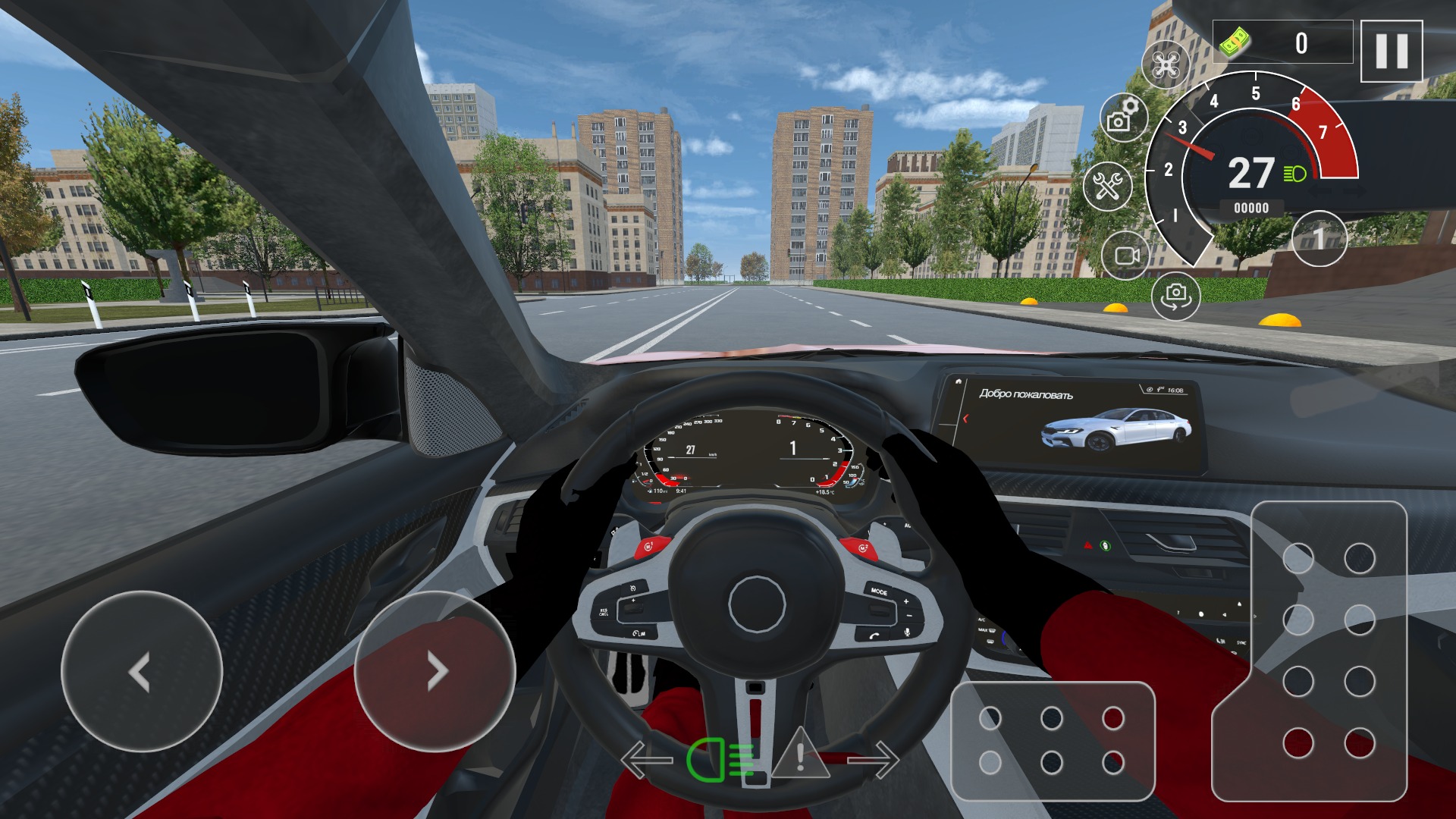The width and height of the screenshot is (1456, 819).
Task: Click the green headlight indicator on the tachometer
Action: (x=1294, y=171)
